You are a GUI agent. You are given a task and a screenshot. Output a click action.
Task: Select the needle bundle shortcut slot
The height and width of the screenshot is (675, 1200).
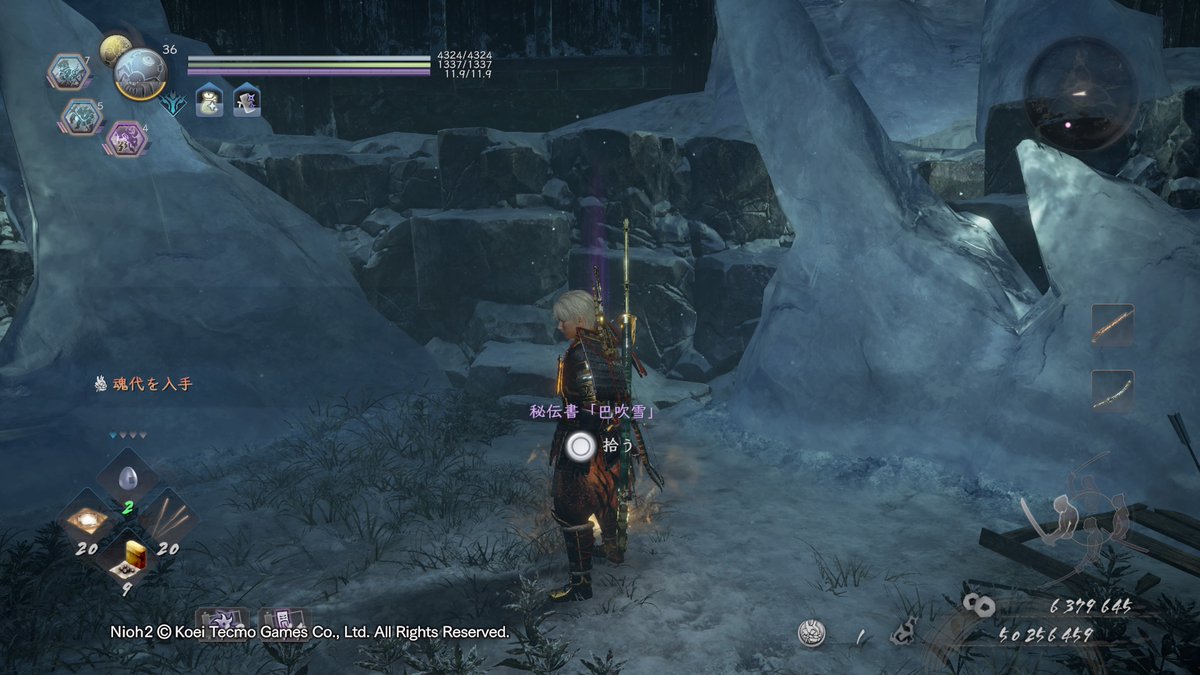coord(166,520)
